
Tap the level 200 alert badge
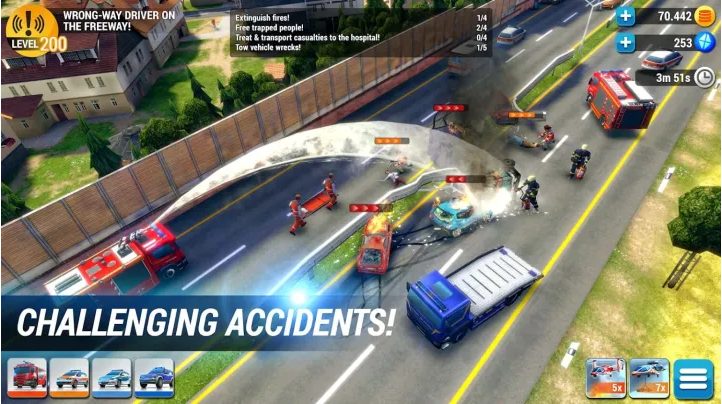coord(32,30)
